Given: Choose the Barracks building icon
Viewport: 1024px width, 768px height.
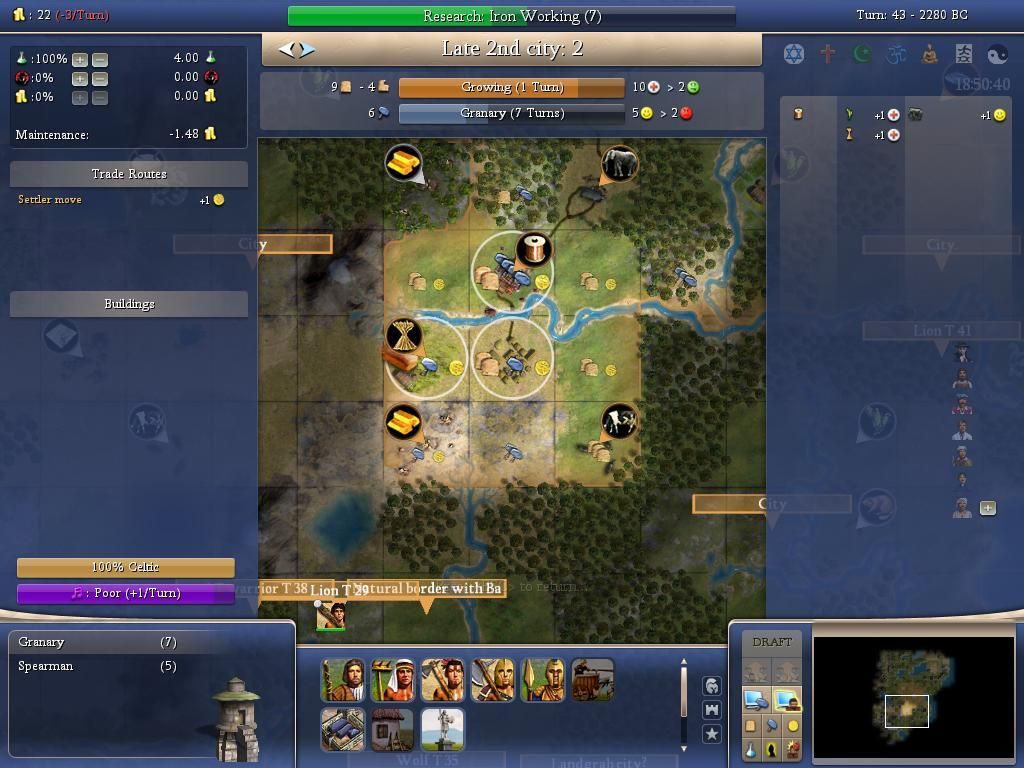Looking at the screenshot, I should click(342, 730).
